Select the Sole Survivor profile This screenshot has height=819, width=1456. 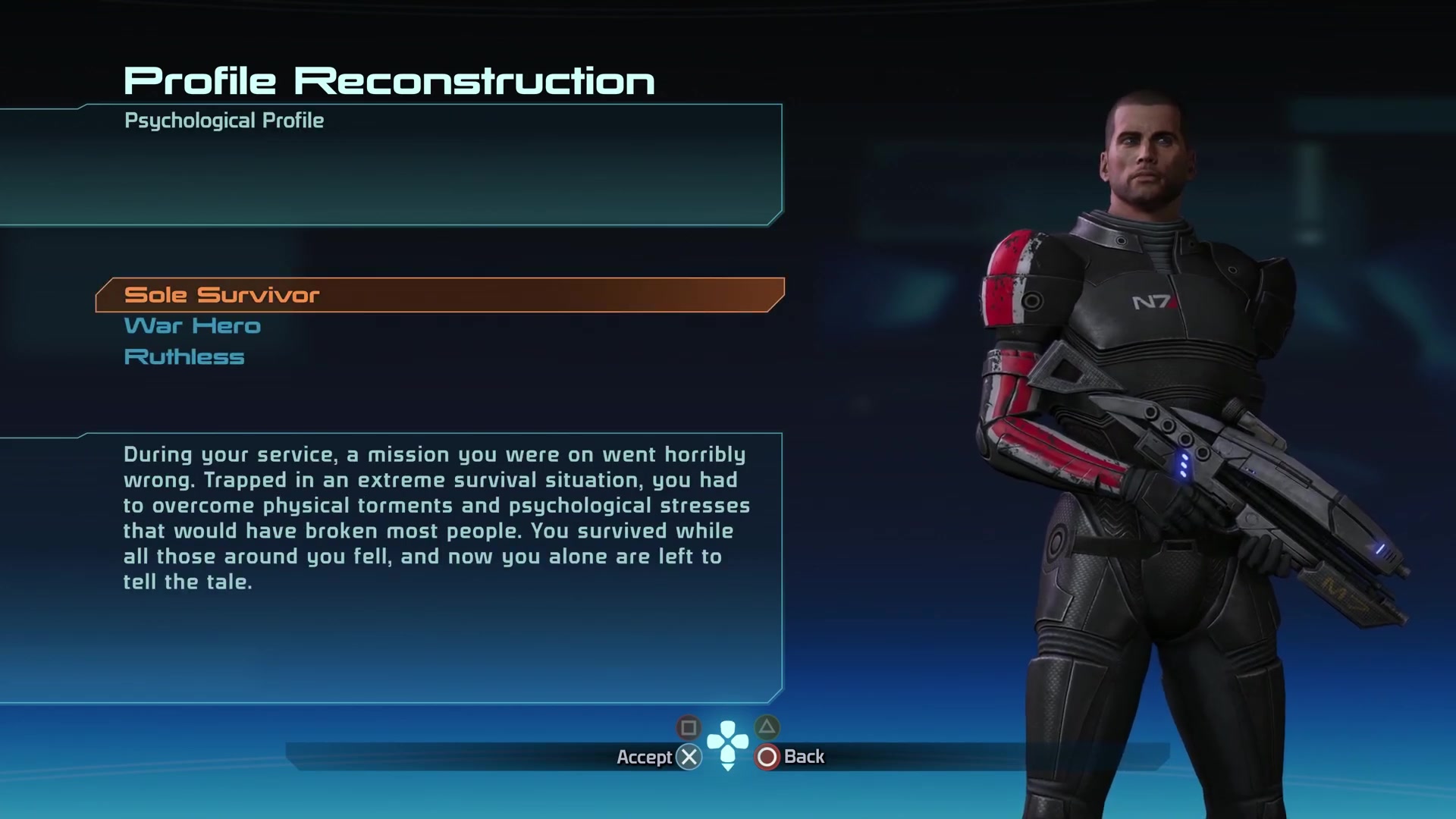click(x=221, y=295)
